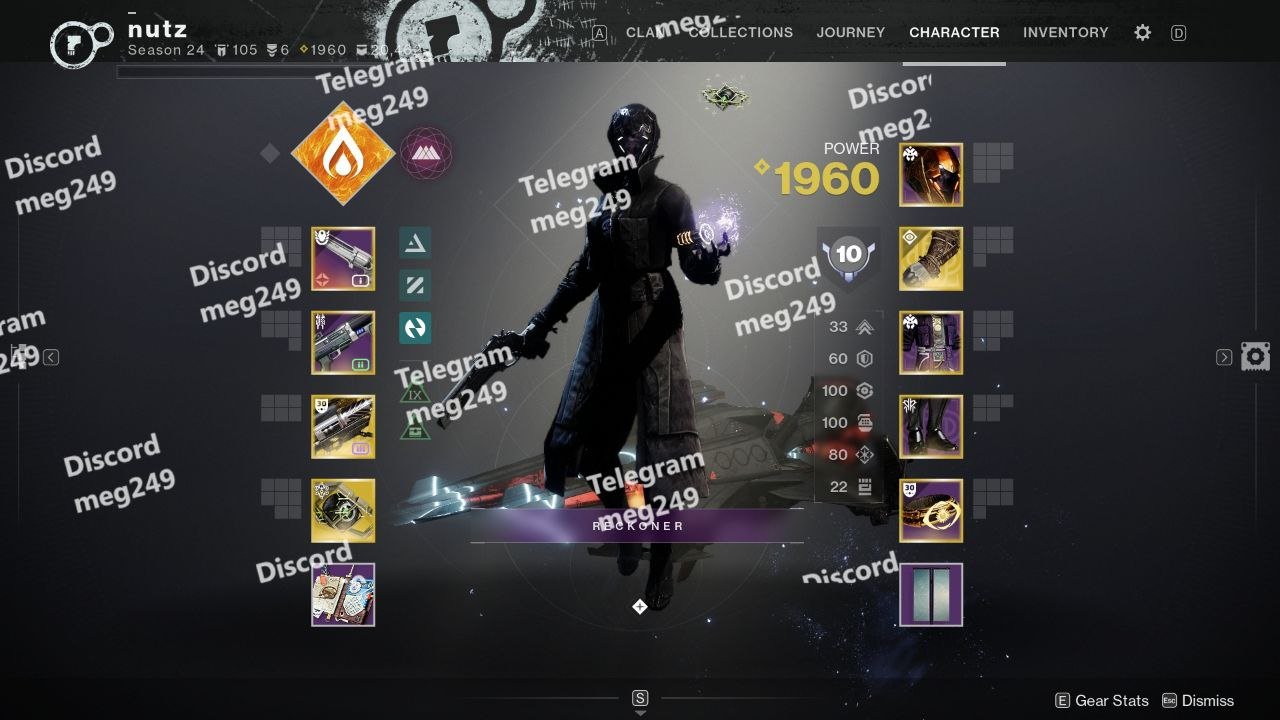Select the Character tab
Image resolution: width=1280 pixels, height=720 pixels.
point(954,32)
